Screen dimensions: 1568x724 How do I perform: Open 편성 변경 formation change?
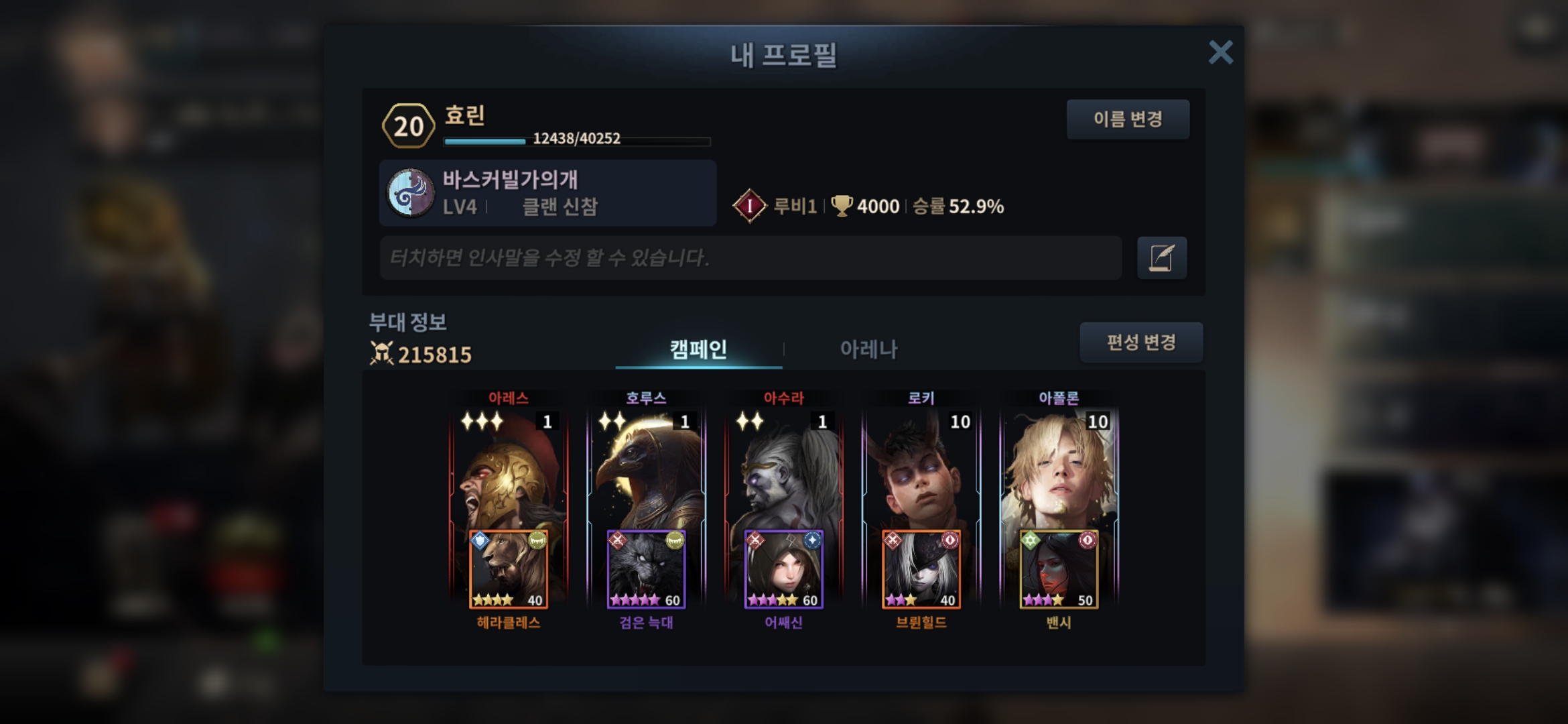[x=1140, y=343]
